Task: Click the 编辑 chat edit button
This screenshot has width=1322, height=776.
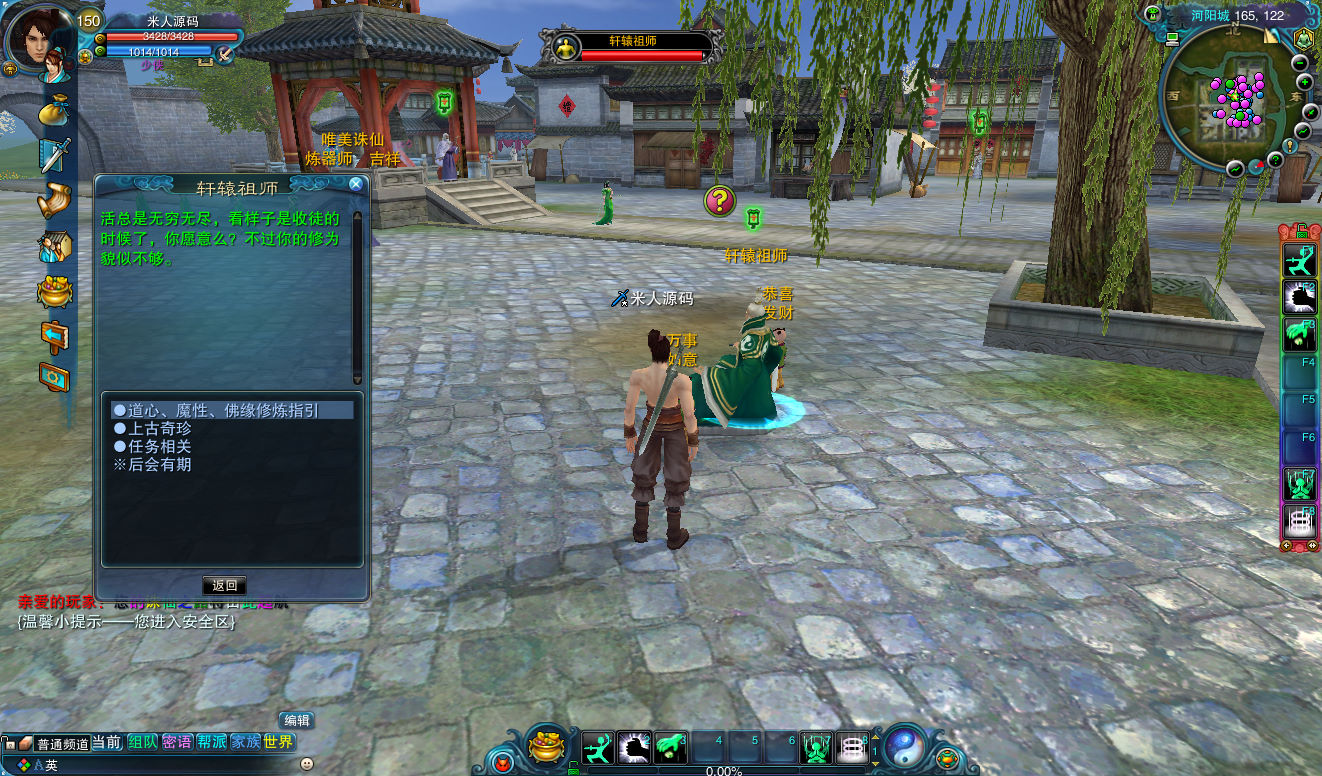Action: click(296, 720)
